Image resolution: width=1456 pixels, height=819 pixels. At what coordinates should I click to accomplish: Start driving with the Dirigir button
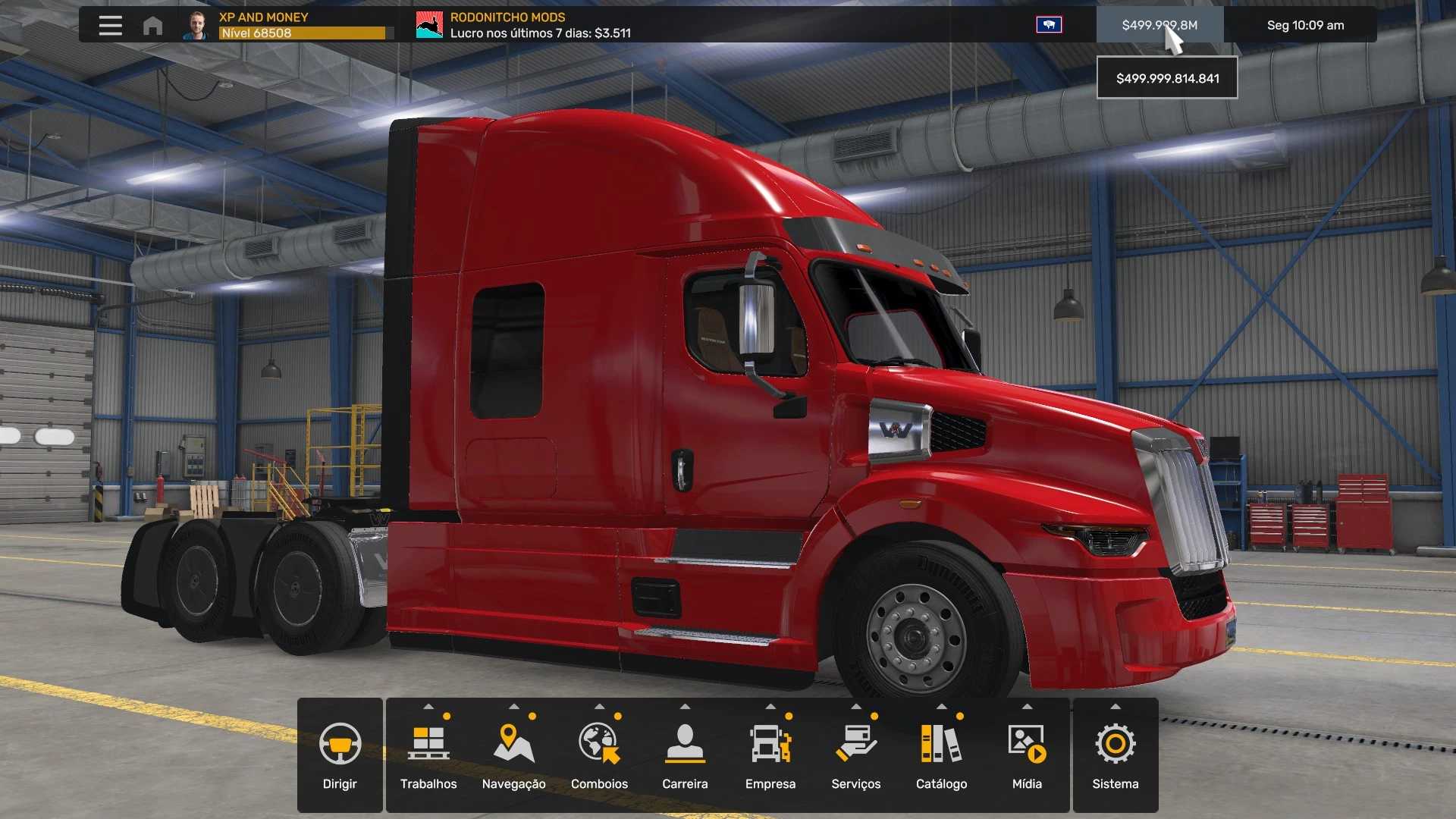tap(340, 755)
